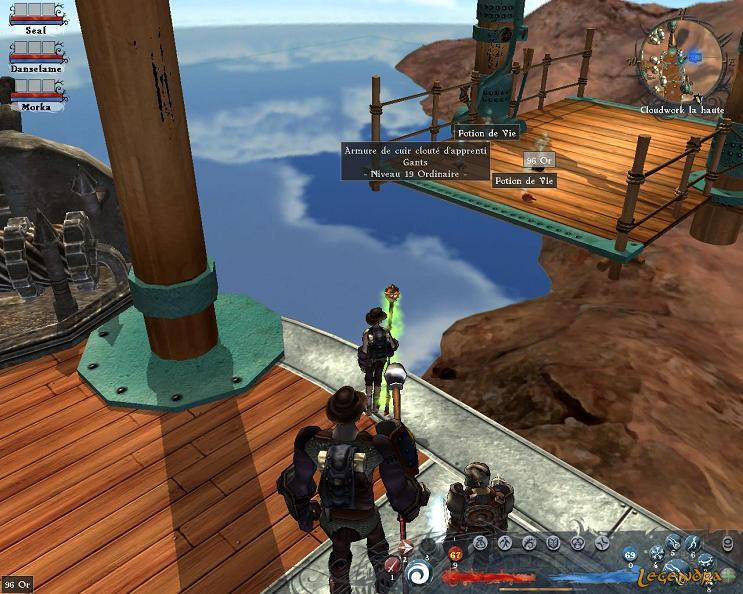The image size is (743, 594).
Task: Drink the red health potion showing 67
Action: (456, 554)
